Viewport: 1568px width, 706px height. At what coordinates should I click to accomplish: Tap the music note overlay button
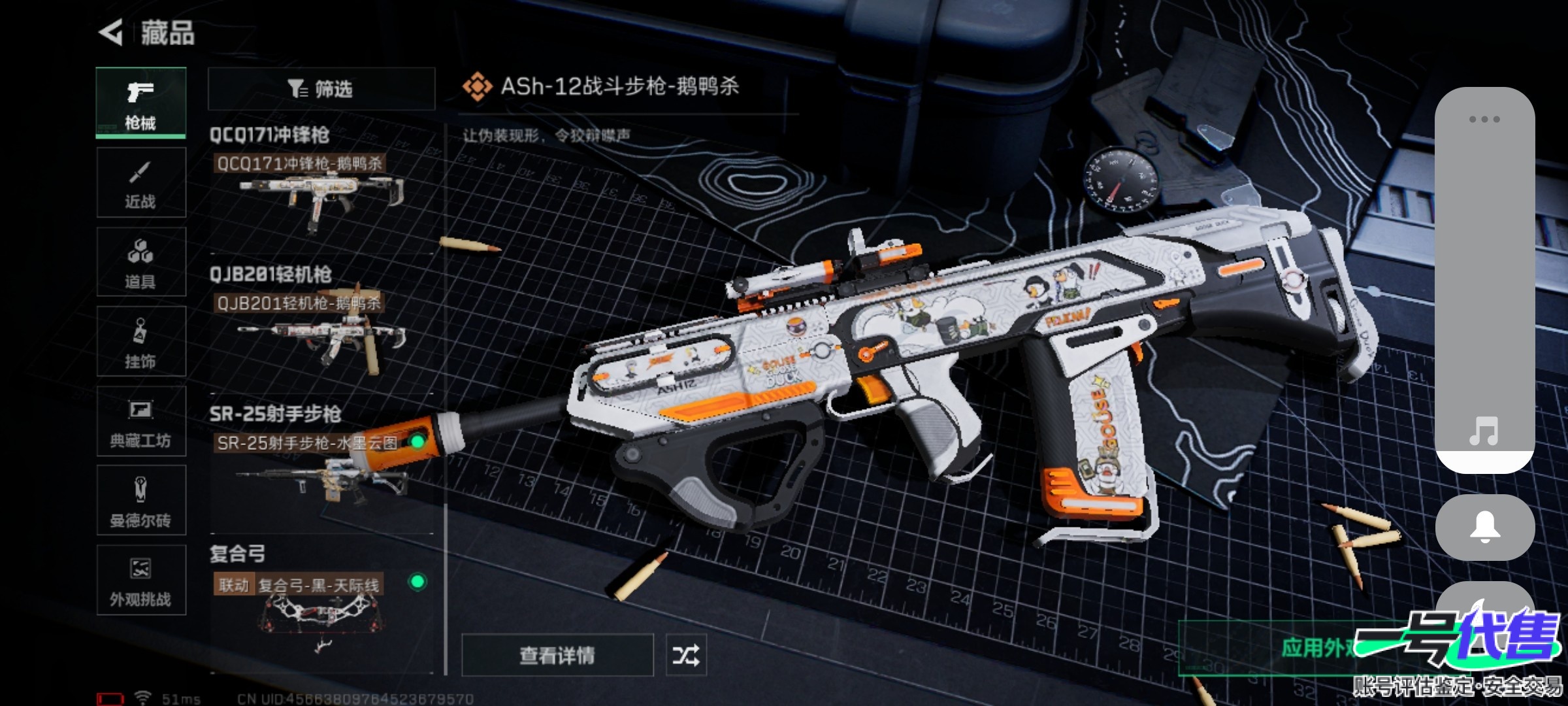click(x=1484, y=431)
